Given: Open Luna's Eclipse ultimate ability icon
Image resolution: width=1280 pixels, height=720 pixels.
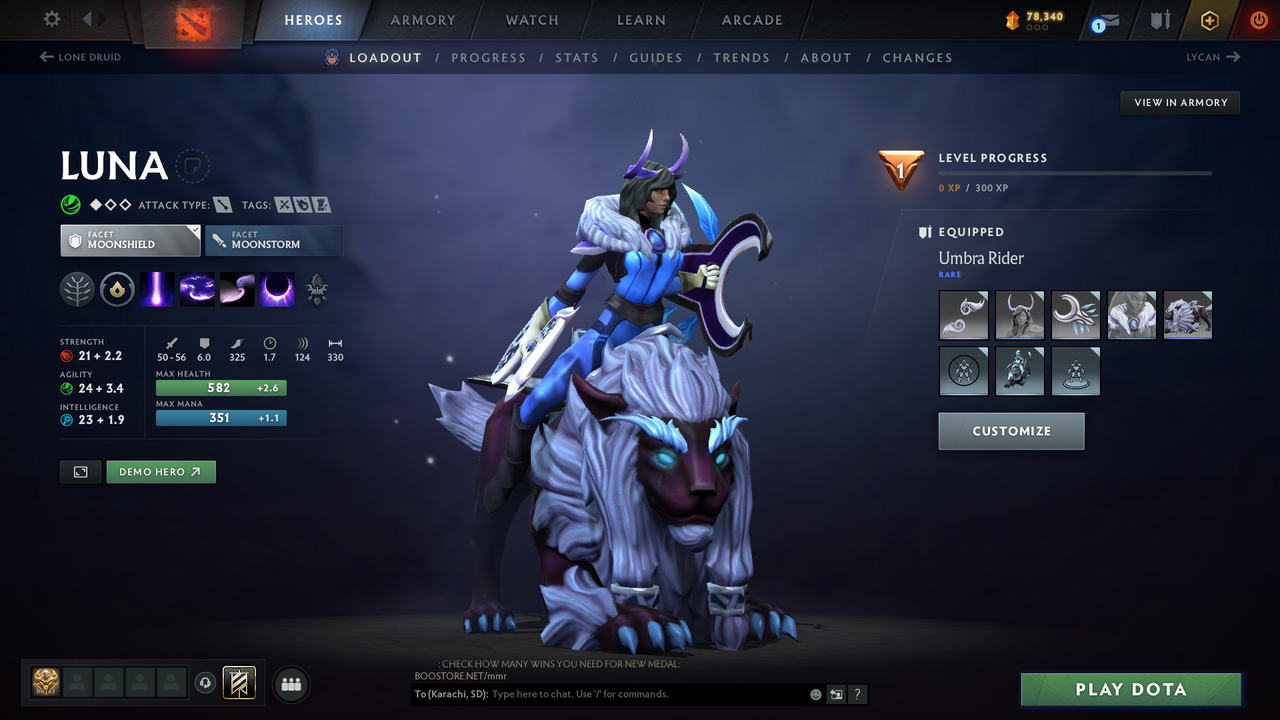Looking at the screenshot, I should [275, 289].
